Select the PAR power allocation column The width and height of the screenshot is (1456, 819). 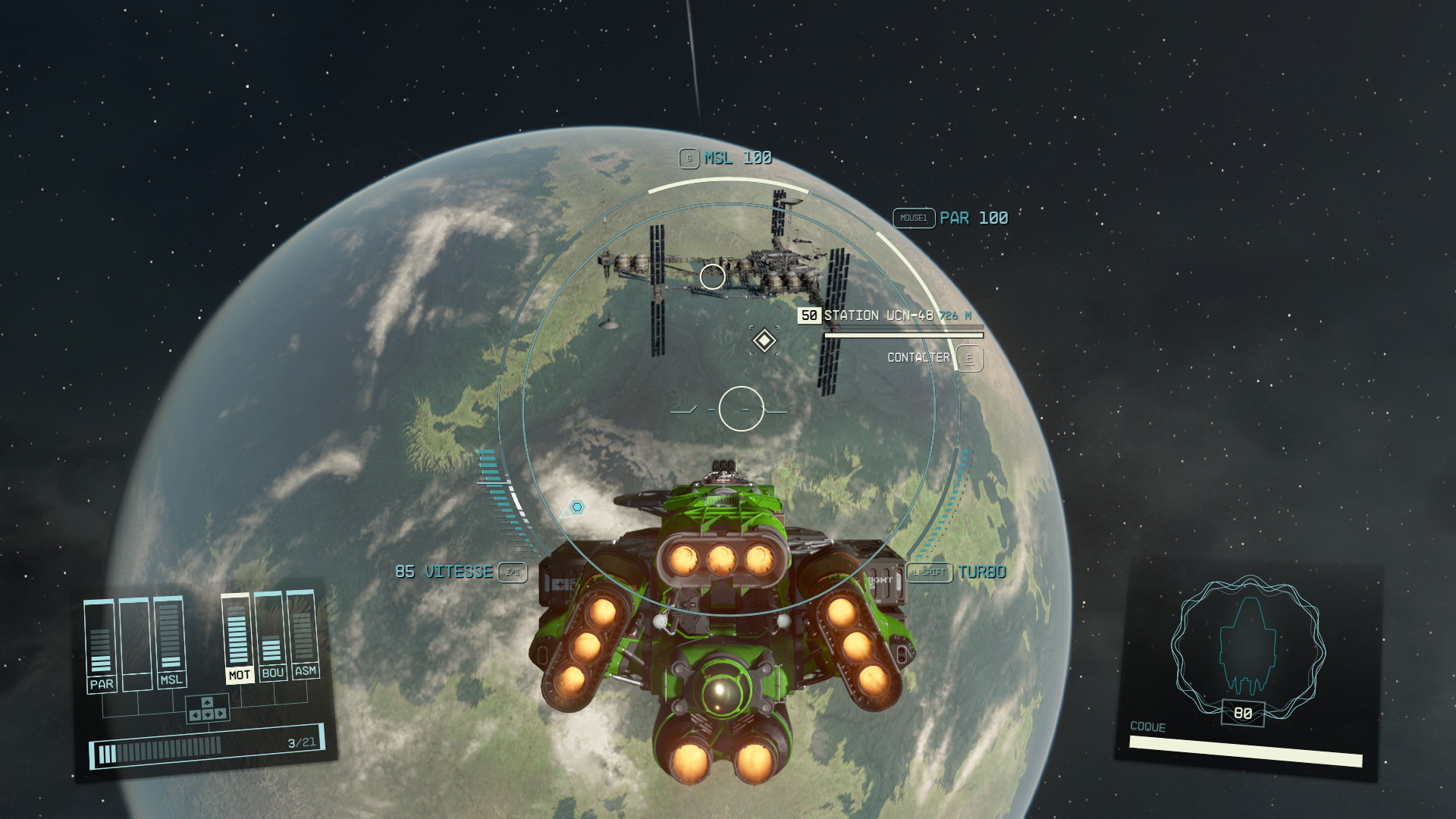(100, 645)
